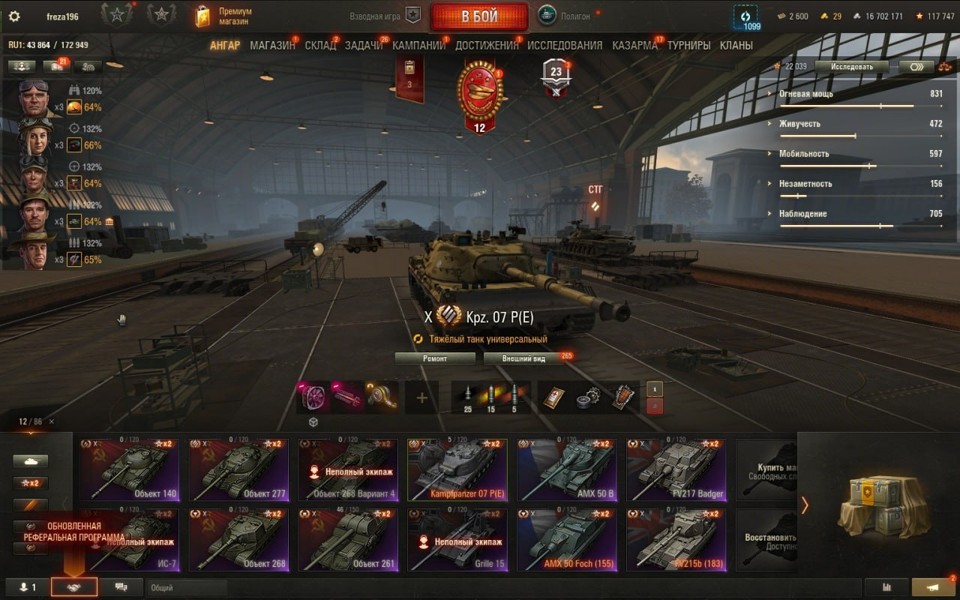Open the ИССЛЕДОВАНИЯ tab
Image resolution: width=960 pixels, height=600 pixels.
[565, 46]
